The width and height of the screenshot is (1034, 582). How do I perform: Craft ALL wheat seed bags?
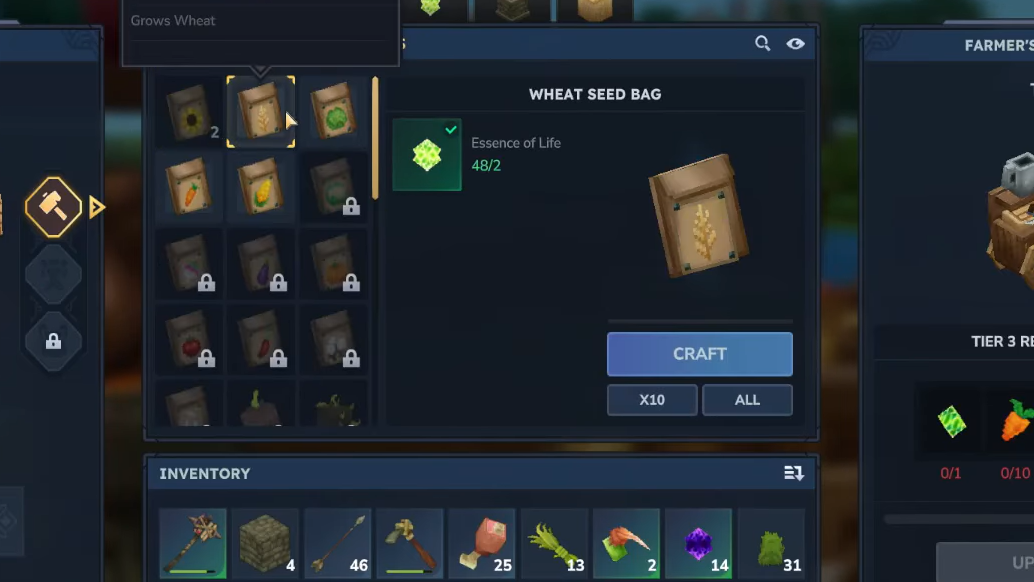coord(747,400)
